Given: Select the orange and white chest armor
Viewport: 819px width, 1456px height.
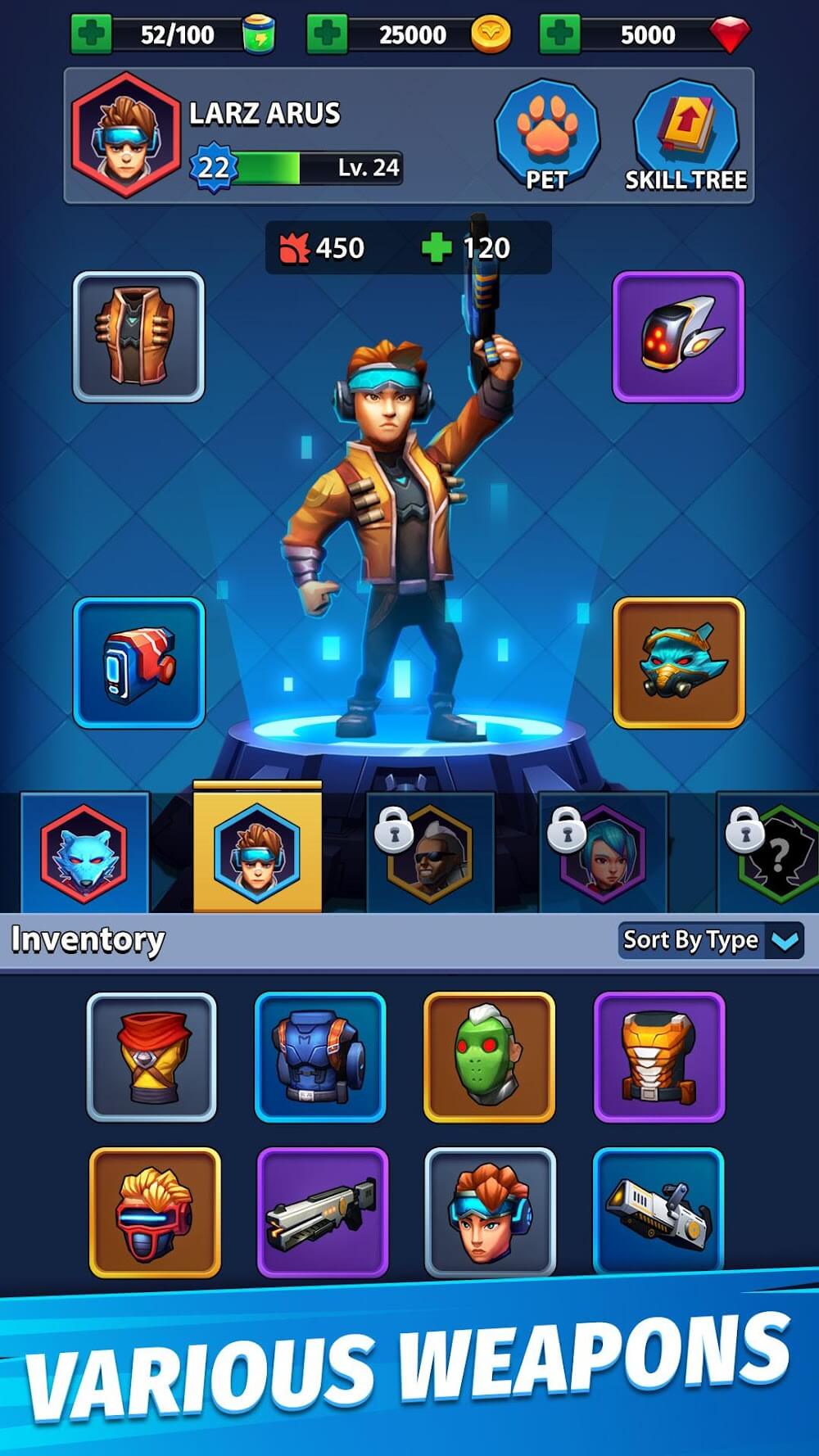Looking at the screenshot, I should click(659, 1057).
